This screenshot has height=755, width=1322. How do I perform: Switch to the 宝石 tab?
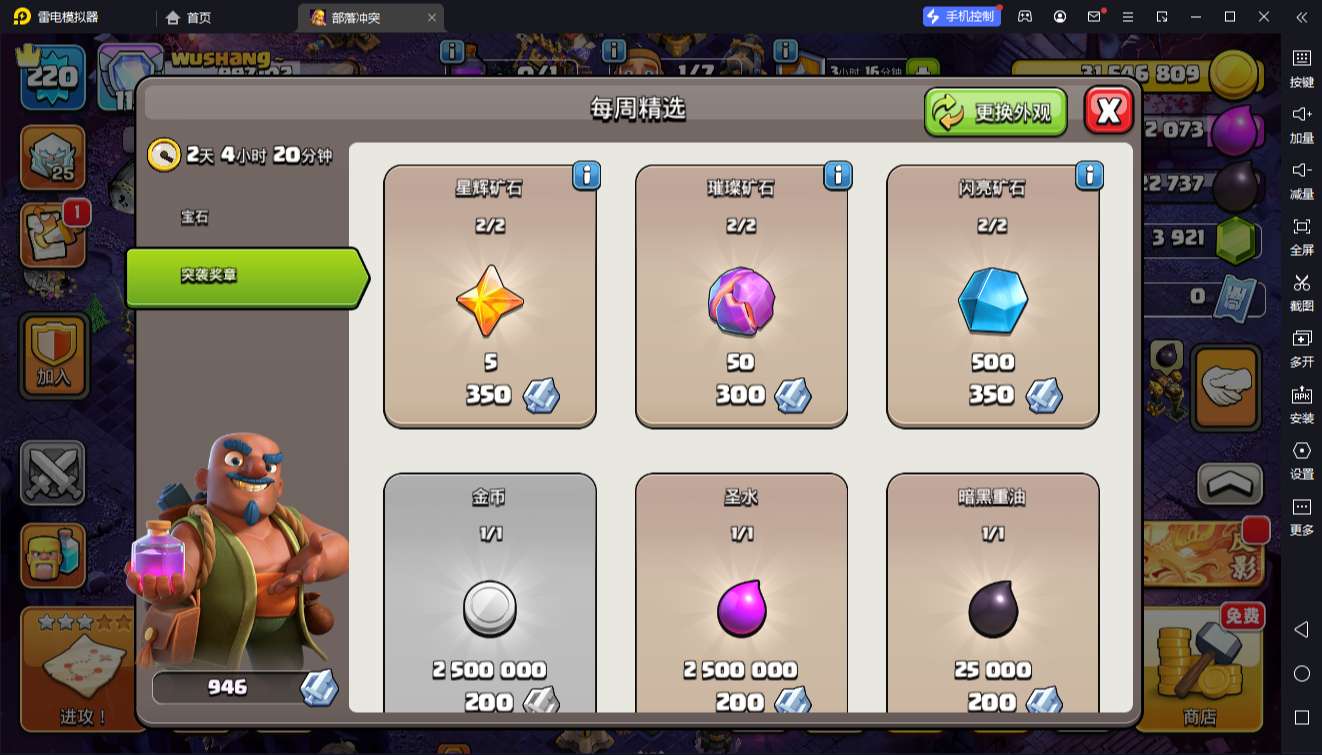[195, 217]
